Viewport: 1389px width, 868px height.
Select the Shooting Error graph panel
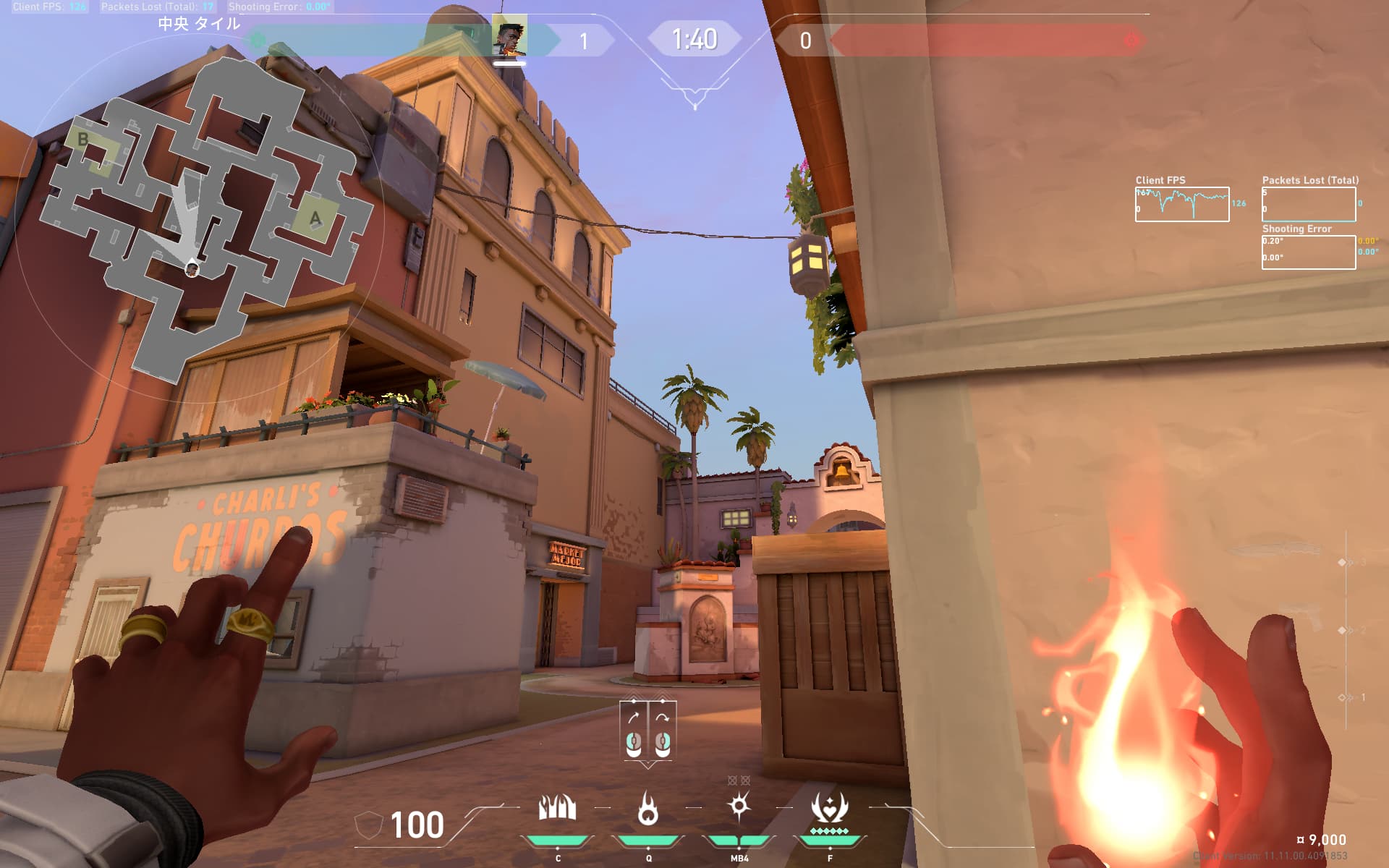[1308, 252]
